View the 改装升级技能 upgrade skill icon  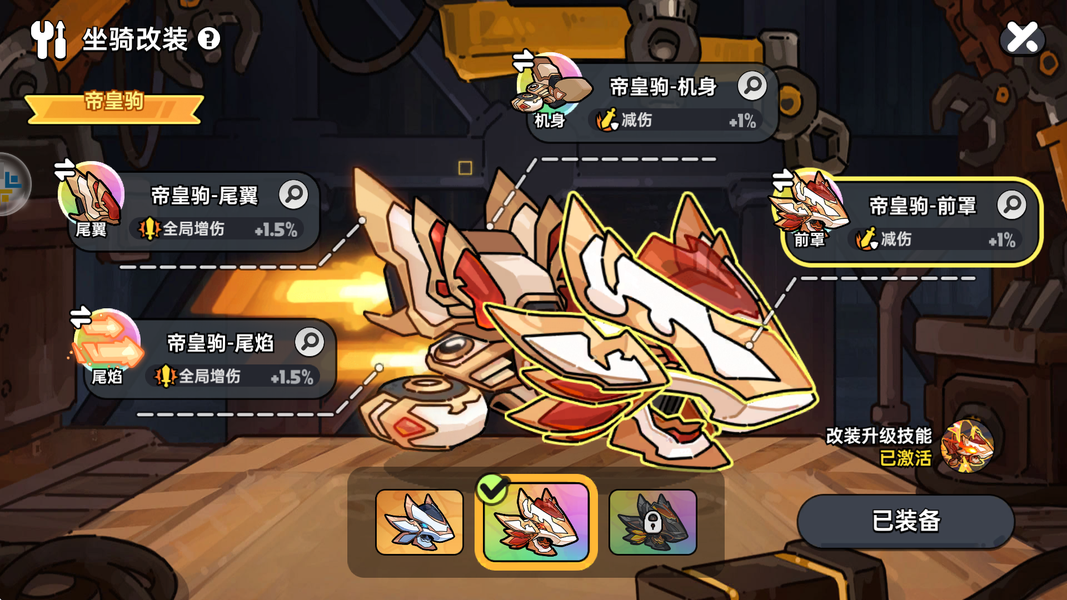(x=967, y=446)
